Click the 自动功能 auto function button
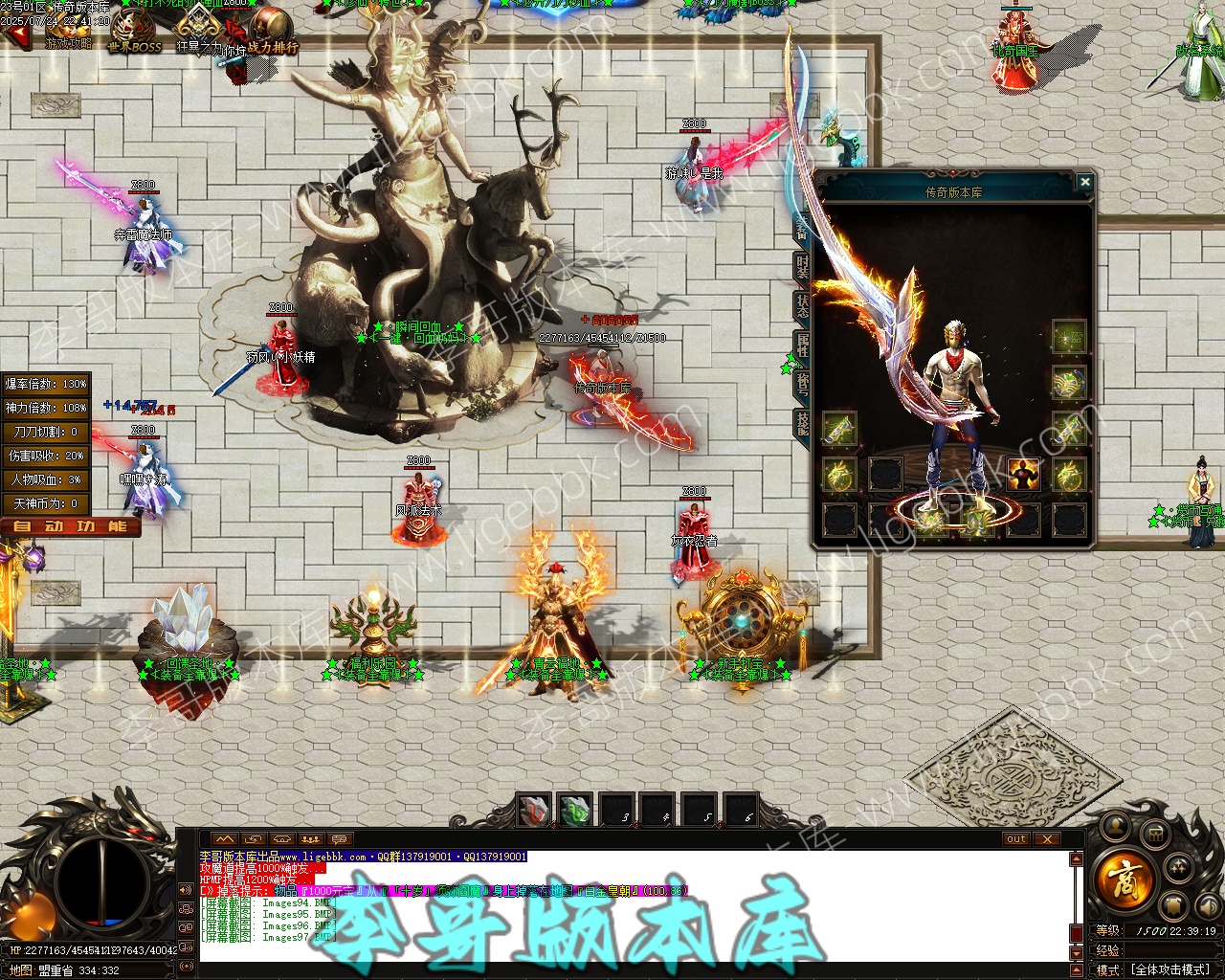Screen dimensions: 1225x980 tap(71, 526)
